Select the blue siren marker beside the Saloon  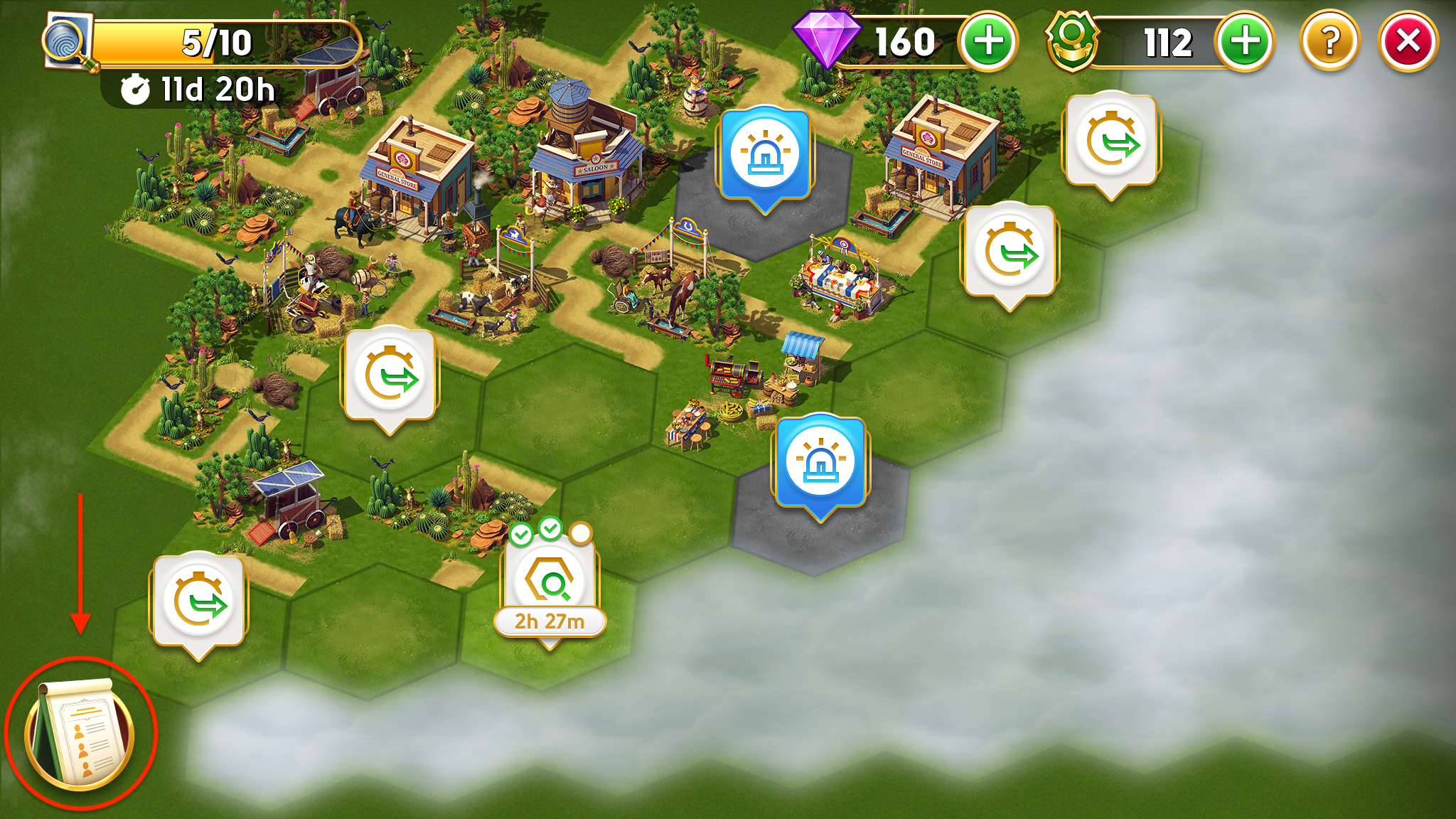pos(765,155)
